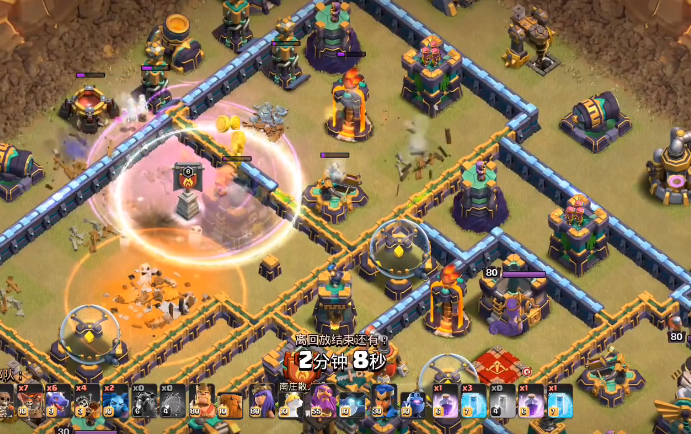Select the x3 light-blue freeze spell slot
Image resolution: width=691 pixels, height=434 pixels.
(x=471, y=402)
